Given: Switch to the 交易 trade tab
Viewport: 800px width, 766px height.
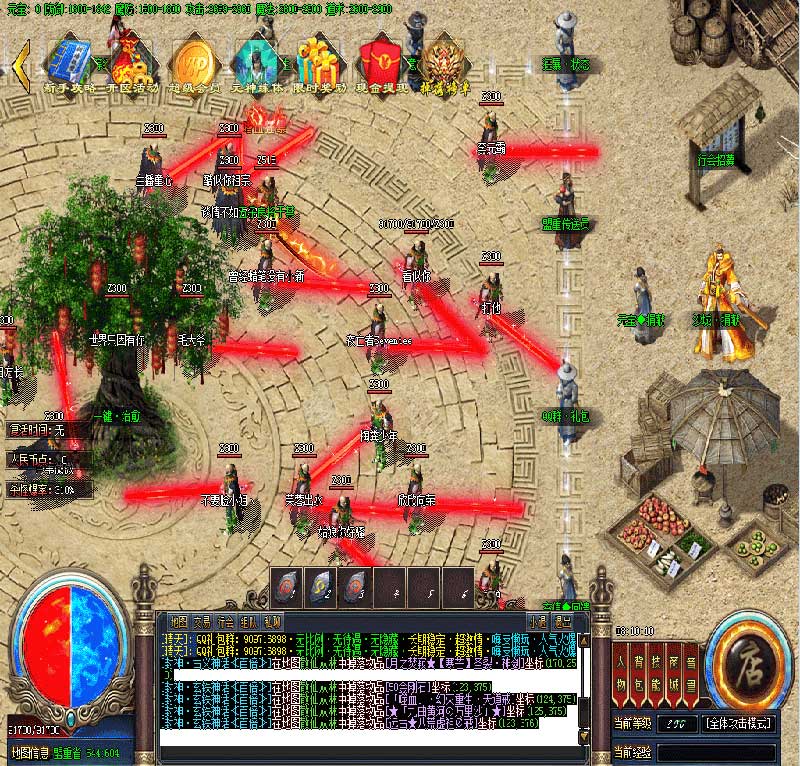Looking at the screenshot, I should point(202,621).
